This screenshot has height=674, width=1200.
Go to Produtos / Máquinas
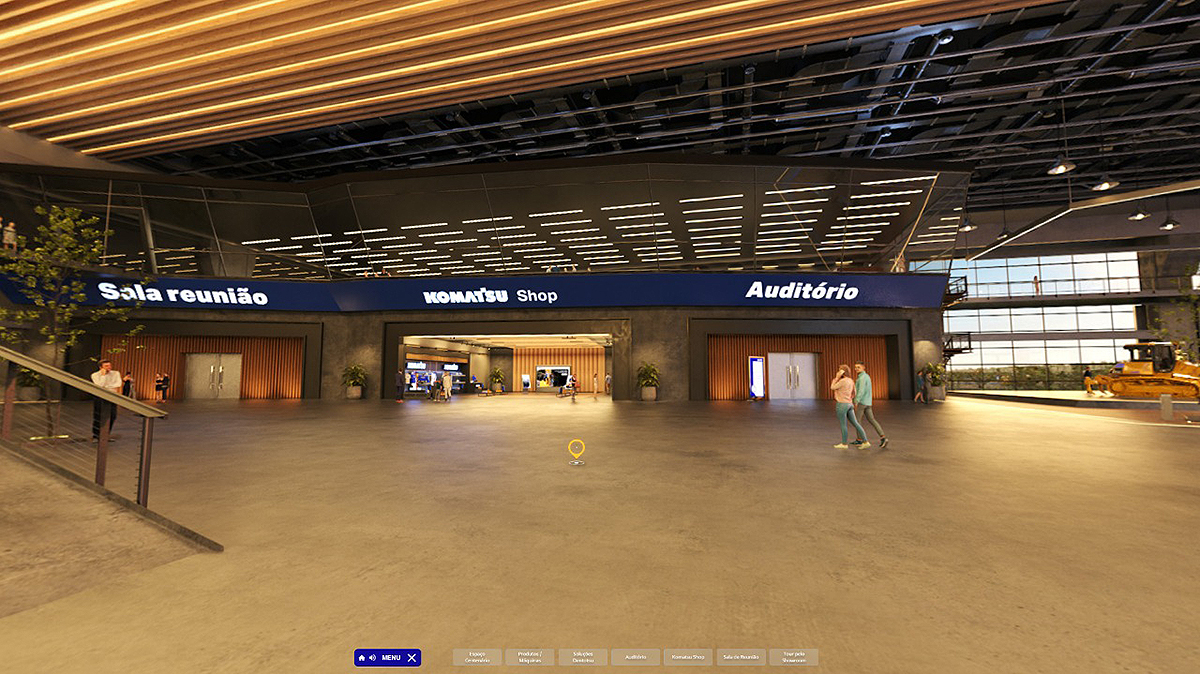[530, 658]
